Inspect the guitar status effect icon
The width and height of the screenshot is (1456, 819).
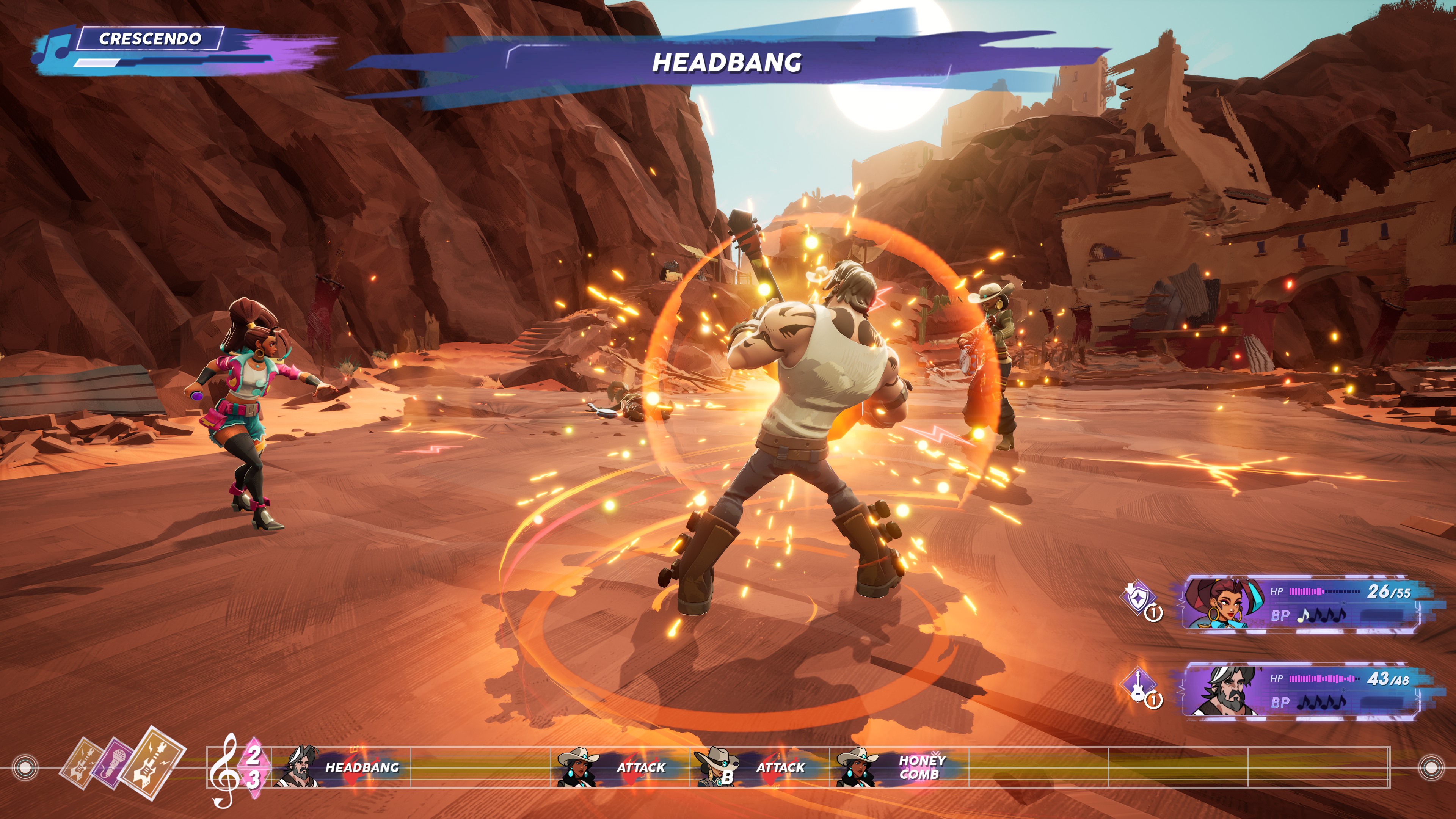pos(1137,686)
